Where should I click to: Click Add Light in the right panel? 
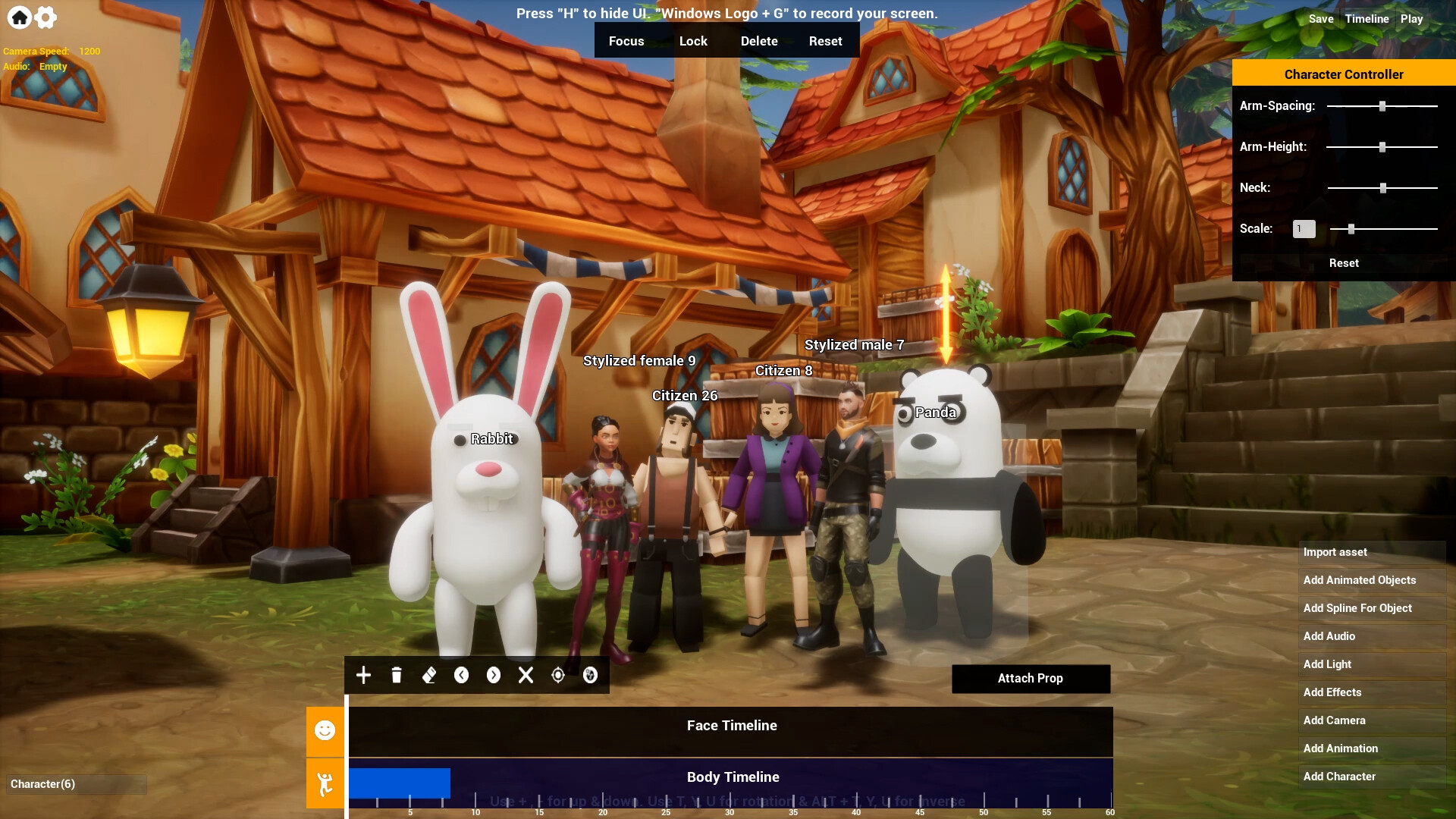coord(1326,664)
